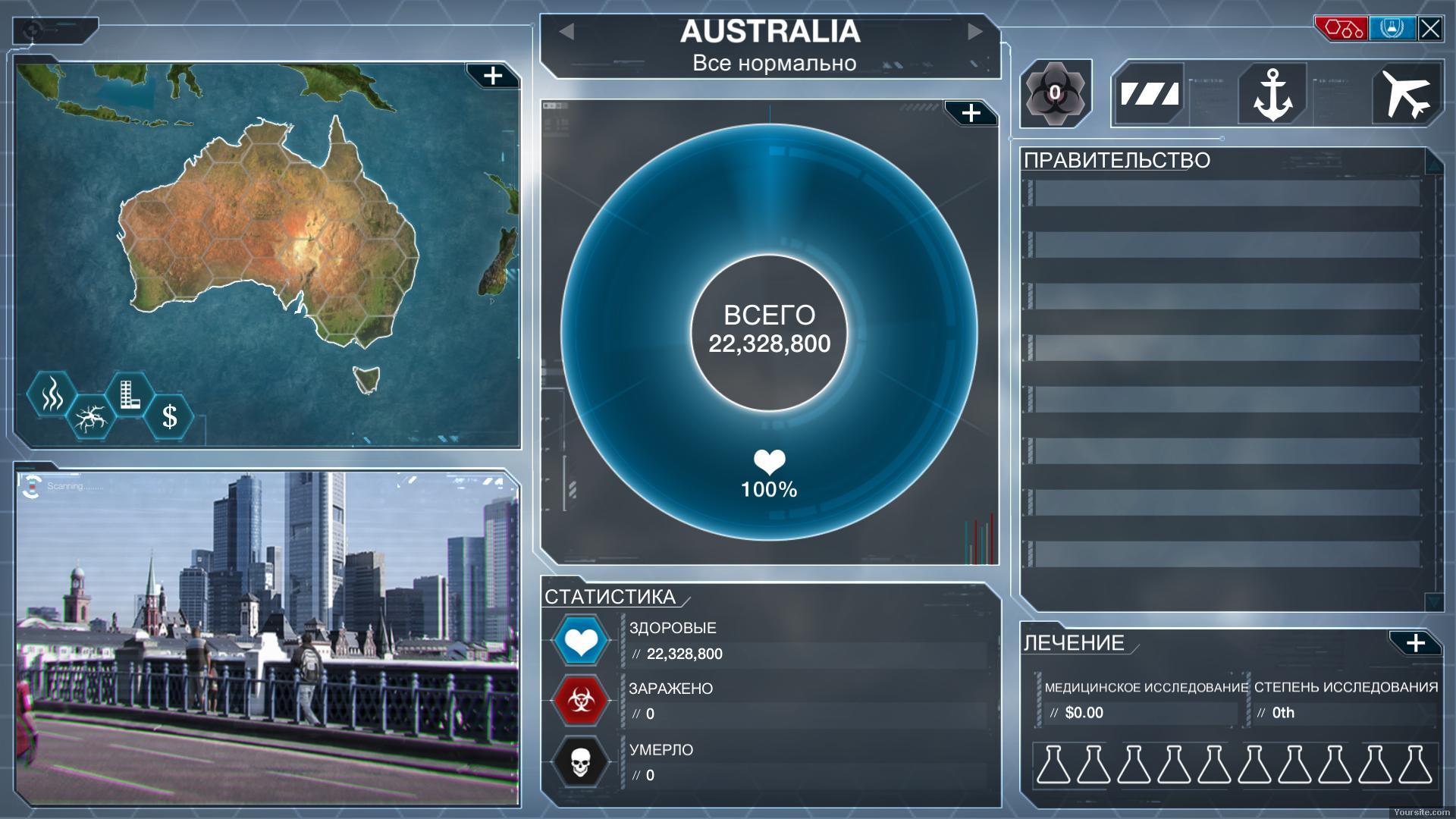Image resolution: width=1456 pixels, height=819 pixels.
Task: Expand the Лечение cure panel
Action: [x=1415, y=643]
